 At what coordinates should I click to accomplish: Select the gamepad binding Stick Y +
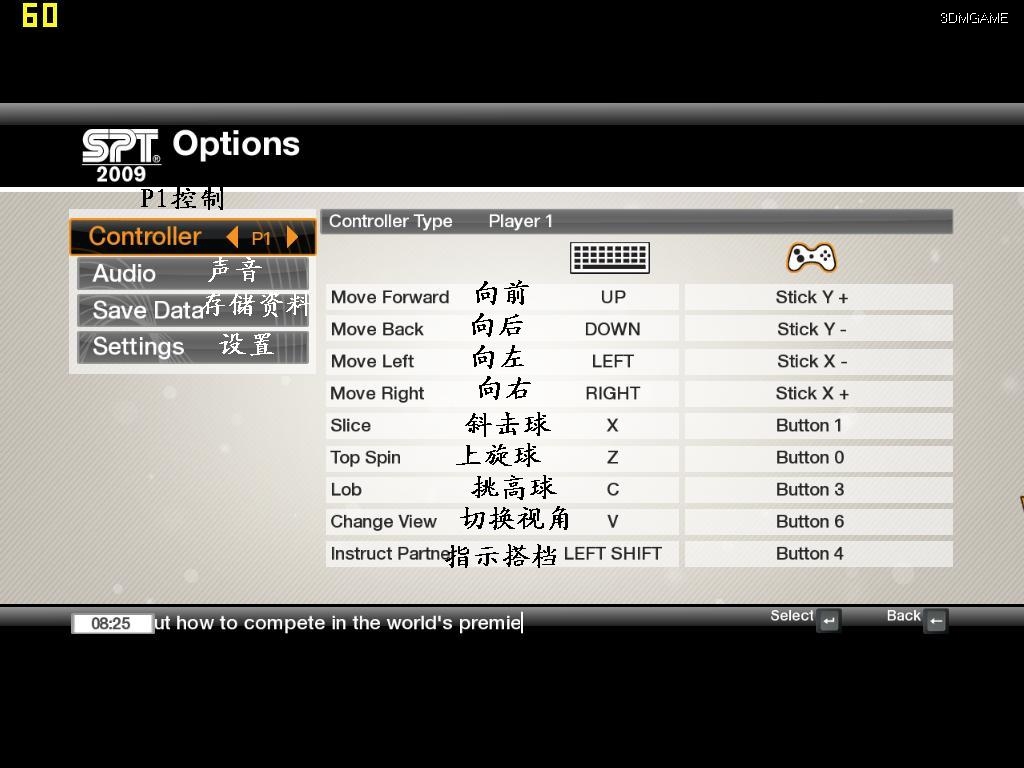click(x=811, y=297)
